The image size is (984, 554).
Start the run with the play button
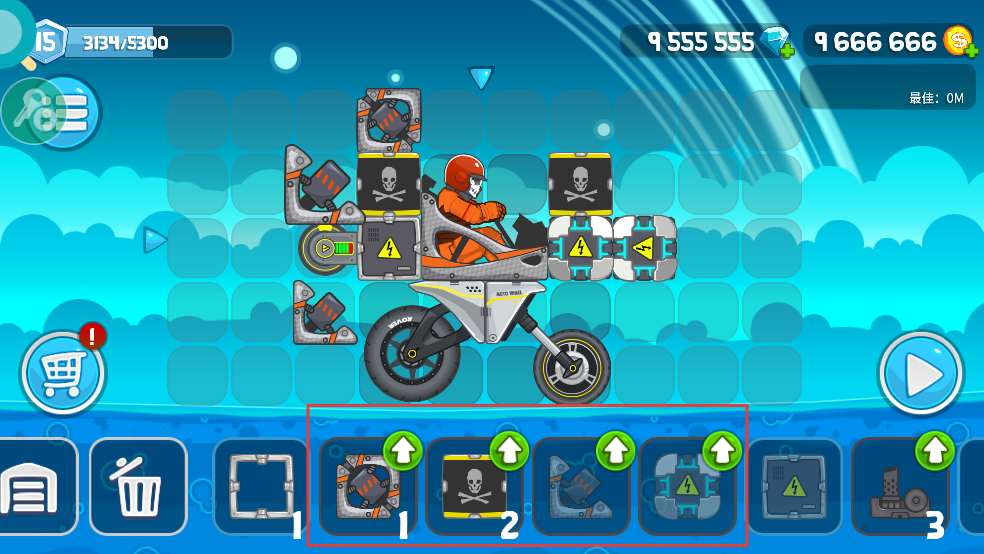pyautogui.click(x=920, y=375)
